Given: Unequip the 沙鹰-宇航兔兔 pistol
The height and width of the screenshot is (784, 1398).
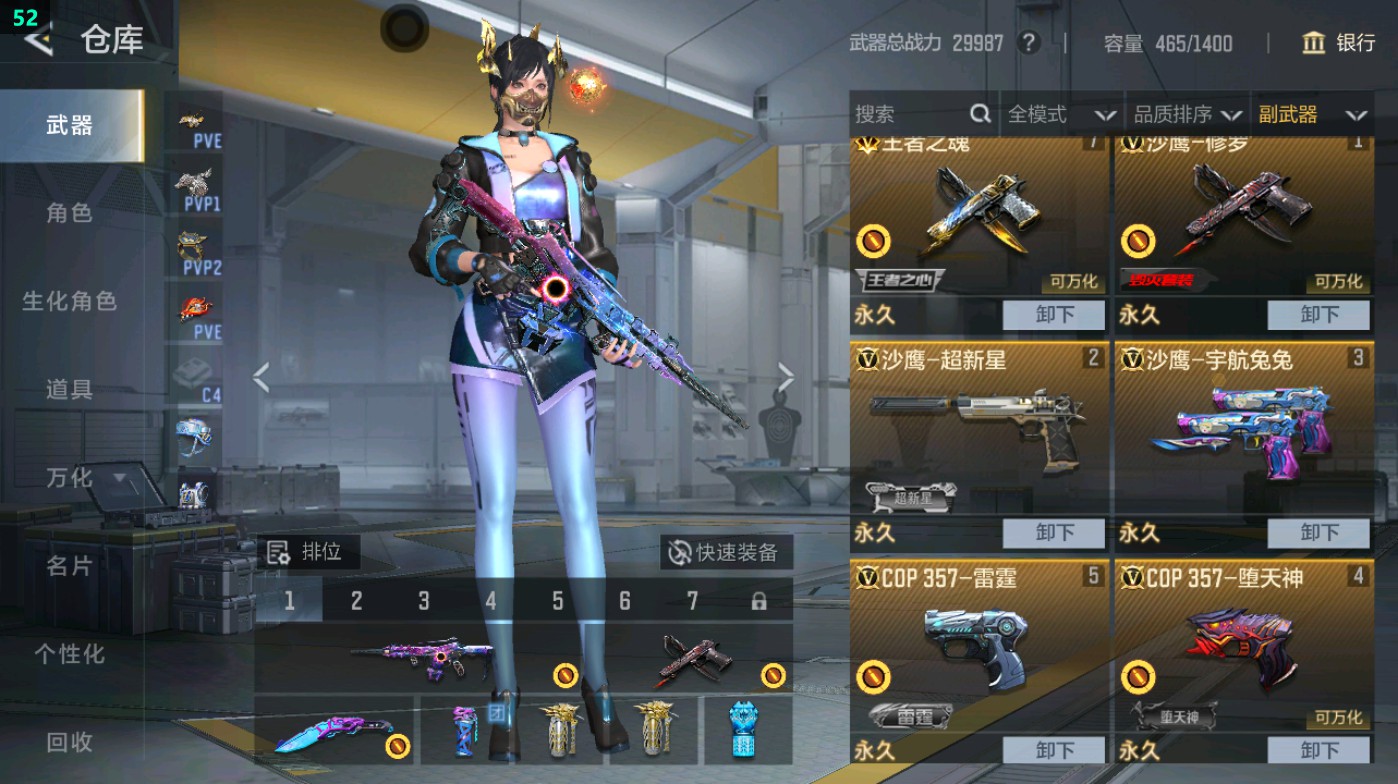Looking at the screenshot, I should (1318, 533).
